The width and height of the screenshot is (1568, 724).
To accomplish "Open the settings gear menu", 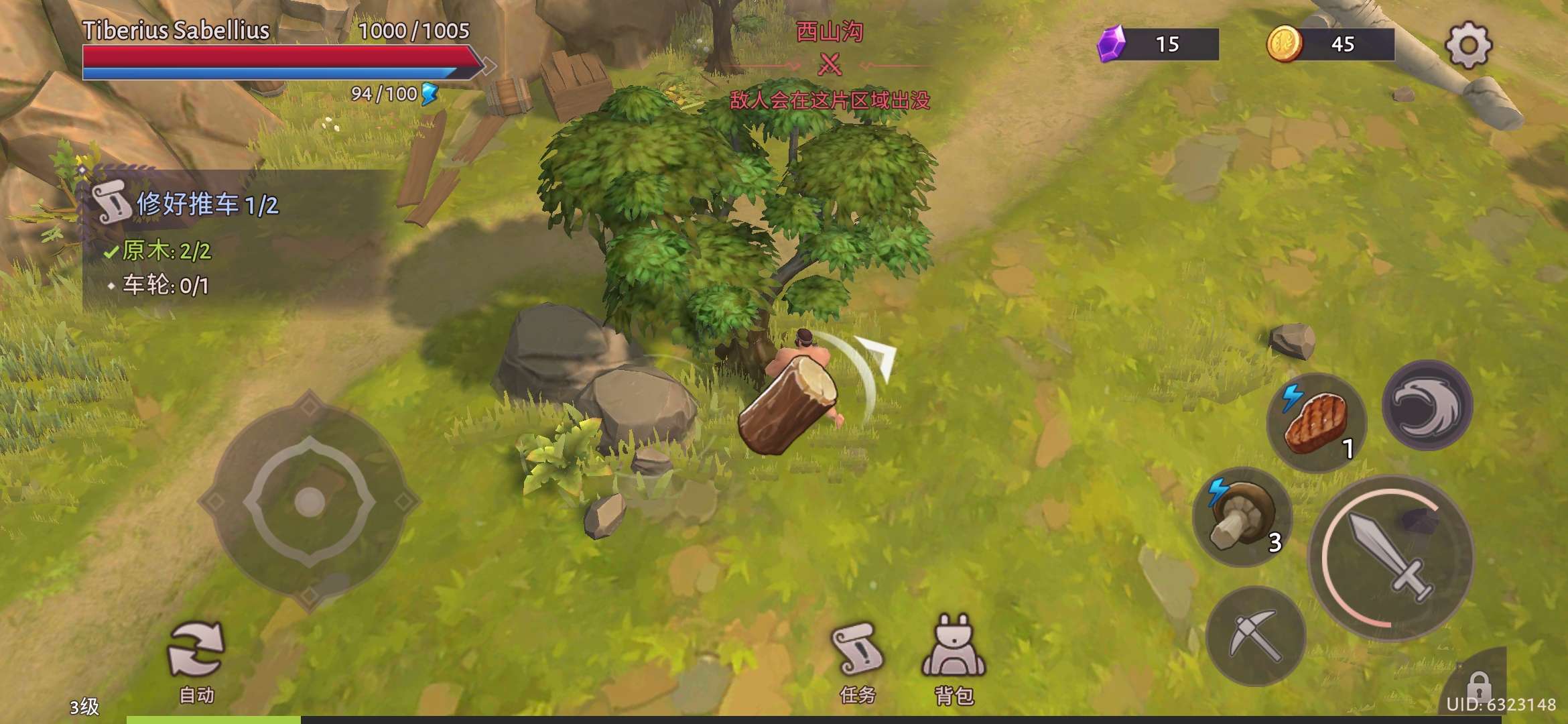I will (x=1467, y=46).
